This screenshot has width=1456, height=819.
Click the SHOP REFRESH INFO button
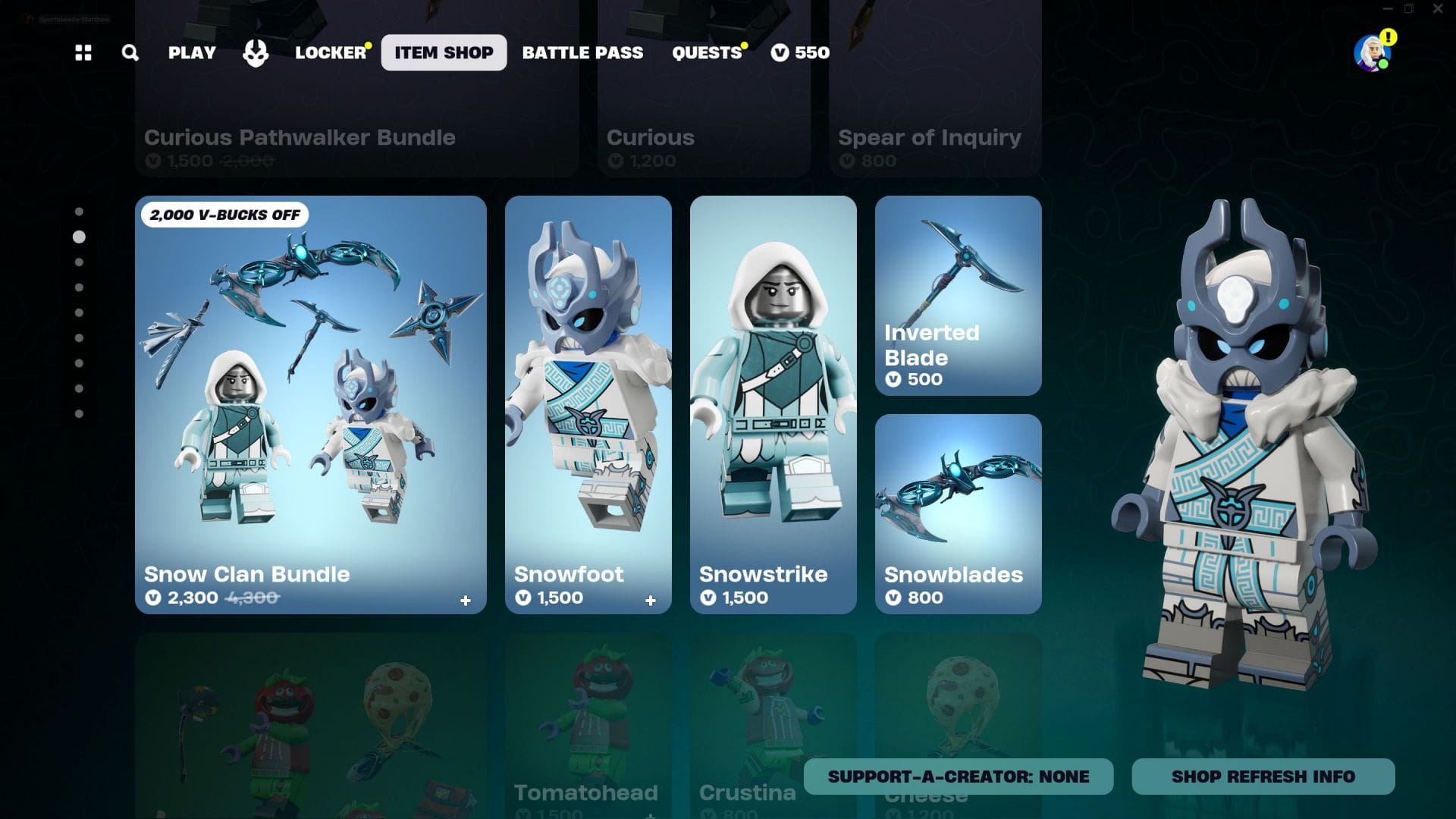coord(1263,776)
